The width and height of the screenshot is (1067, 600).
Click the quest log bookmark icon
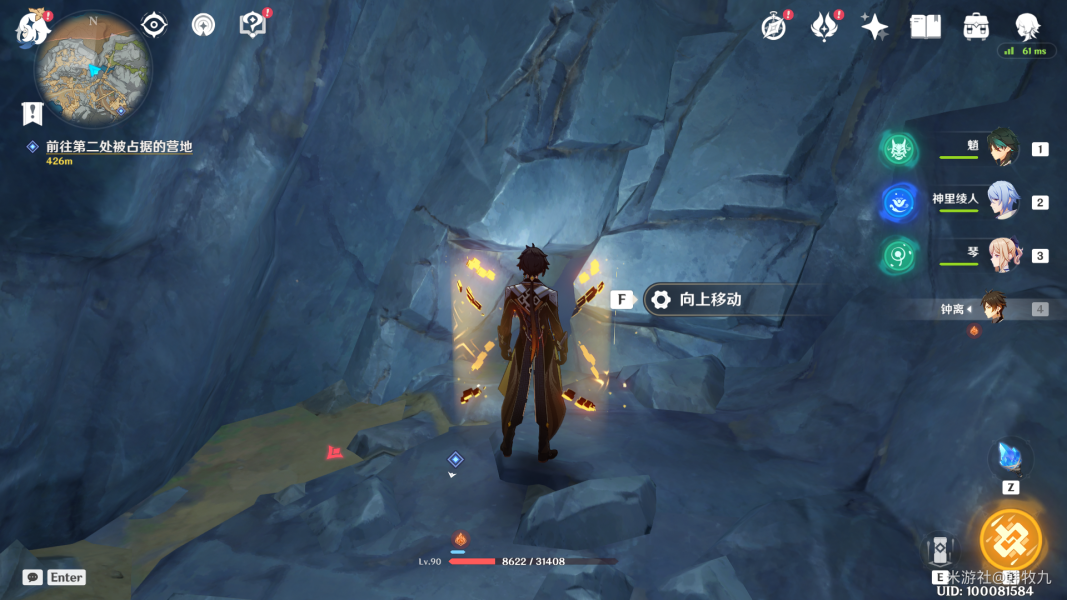(33, 113)
